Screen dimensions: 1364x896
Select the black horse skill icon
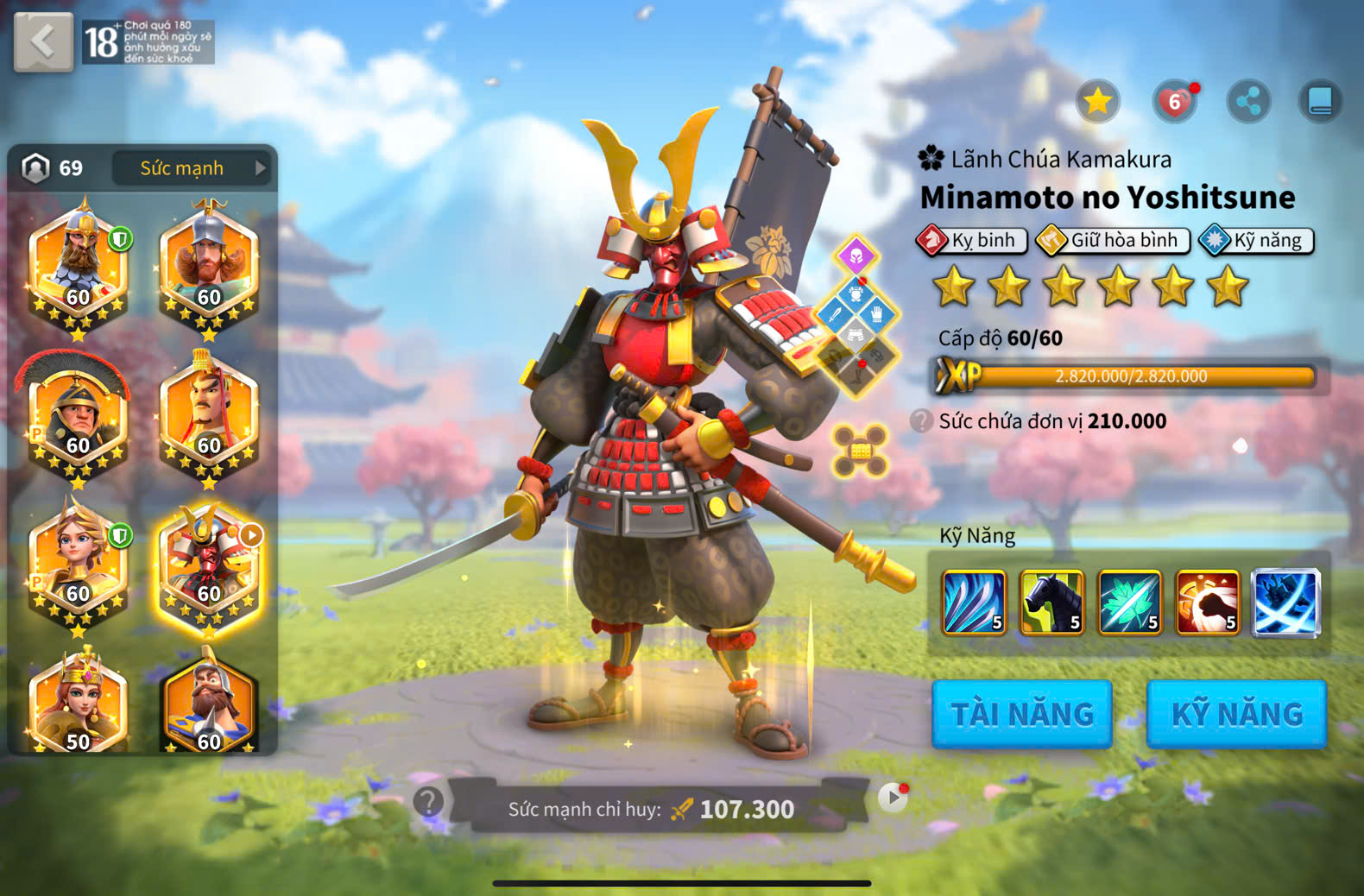(1051, 603)
